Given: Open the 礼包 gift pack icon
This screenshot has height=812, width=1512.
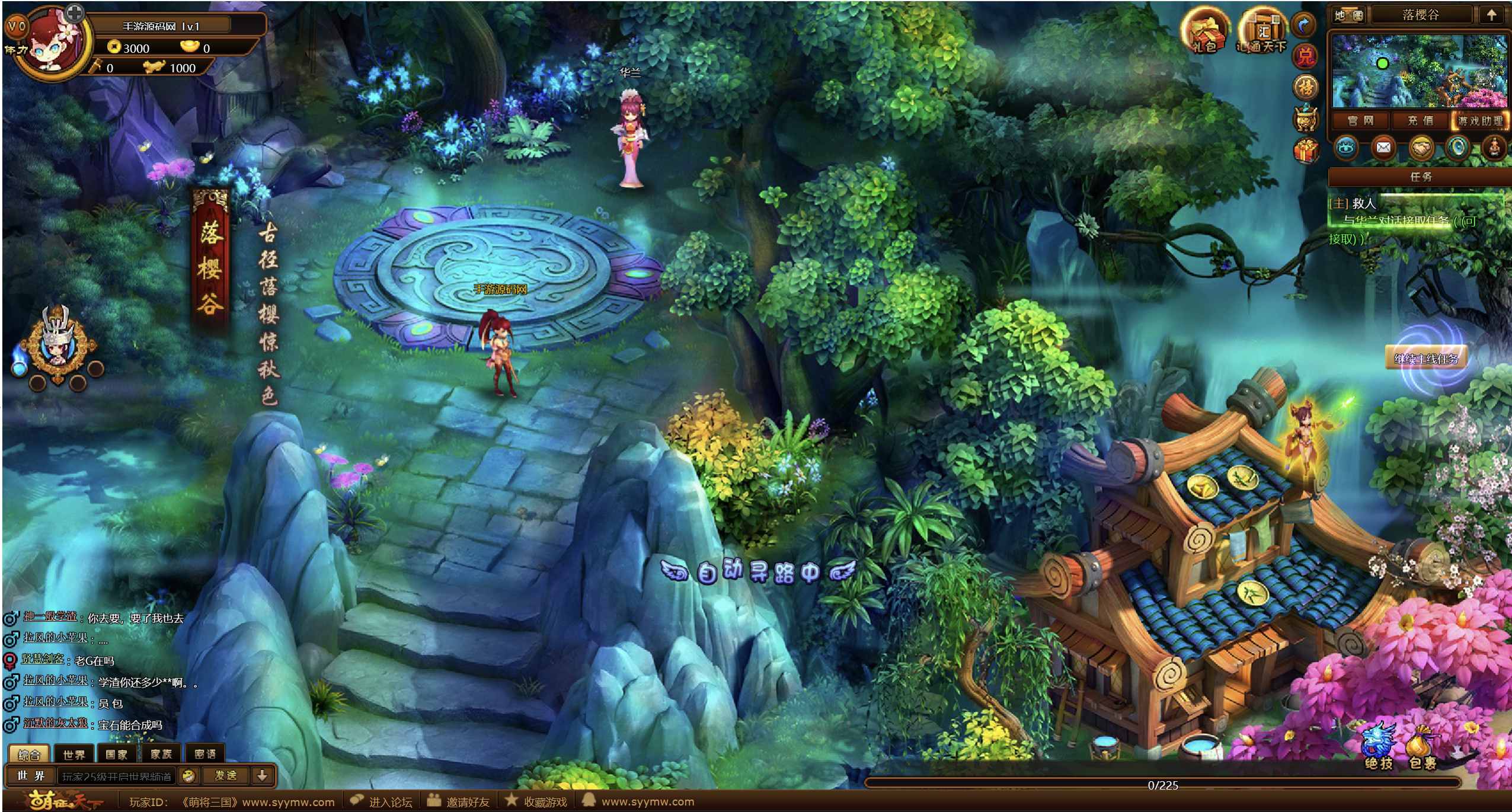Looking at the screenshot, I should click(1203, 31).
